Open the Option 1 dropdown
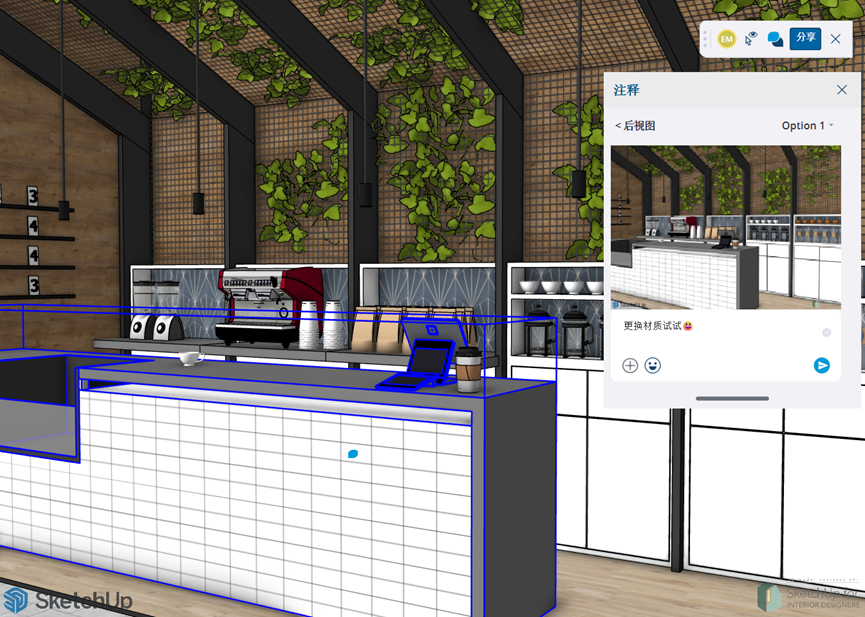The width and height of the screenshot is (865, 617). 807,126
